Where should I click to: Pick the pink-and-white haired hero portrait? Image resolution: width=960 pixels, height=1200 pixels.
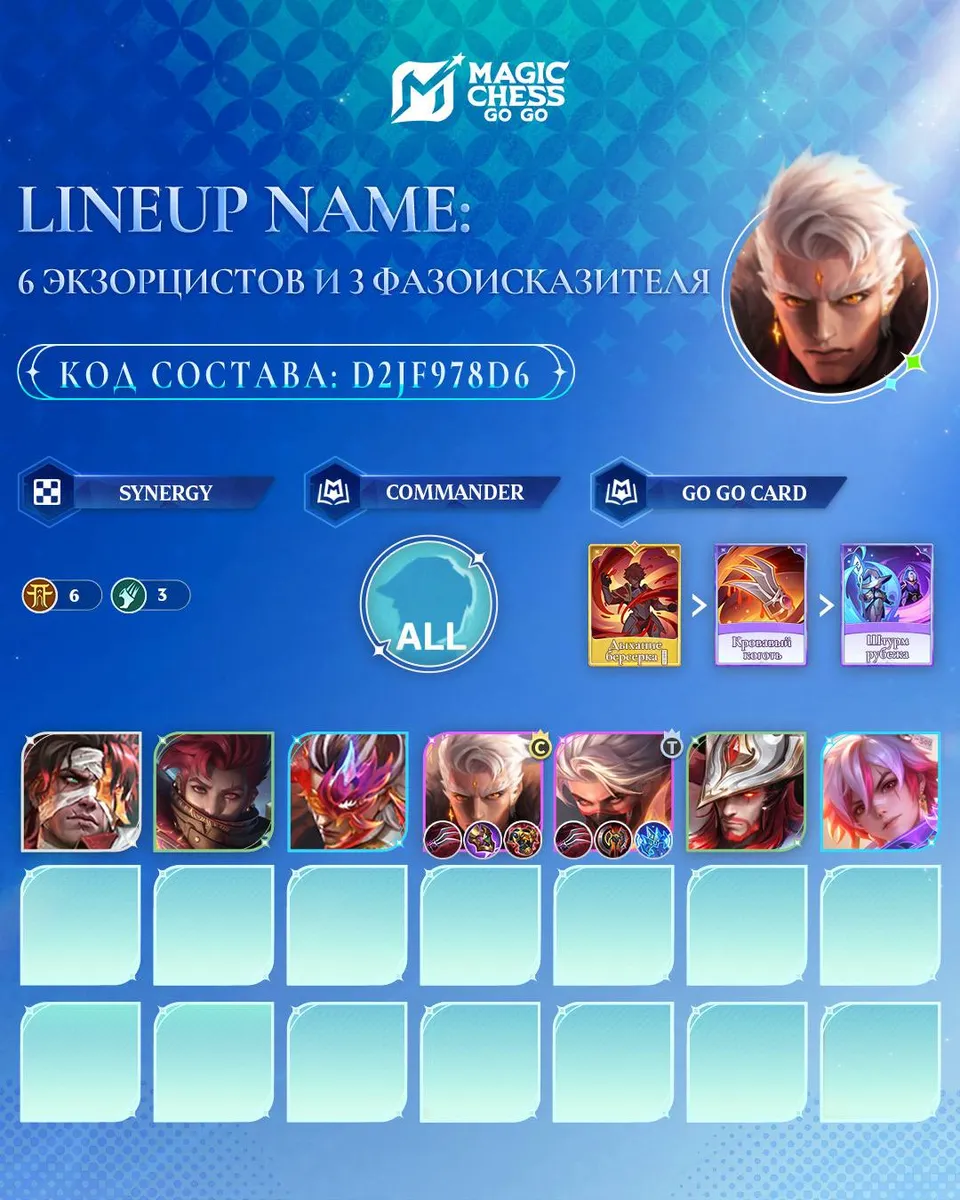[x=880, y=791]
